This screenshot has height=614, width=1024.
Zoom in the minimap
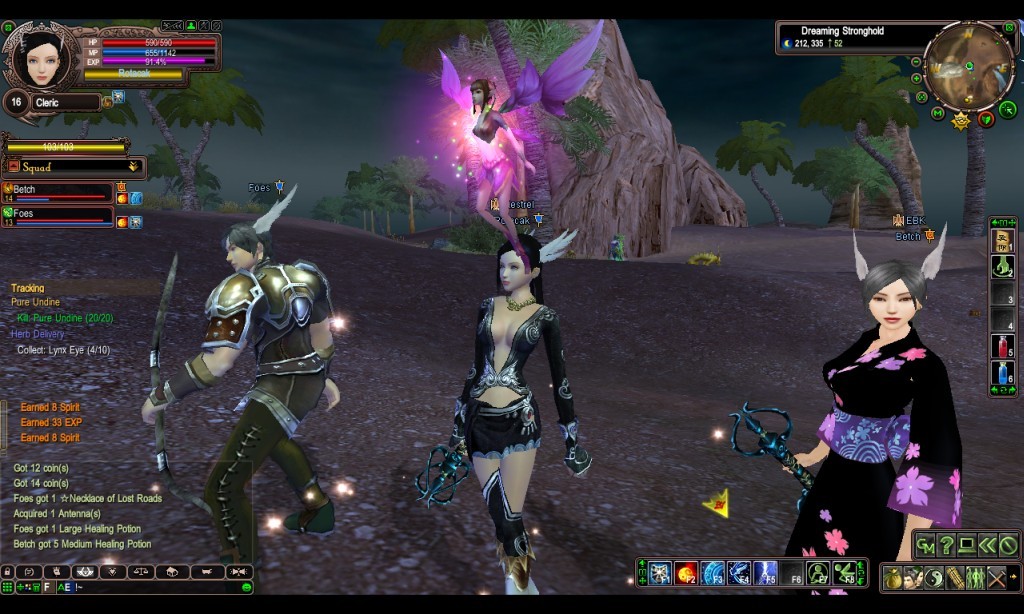[x=916, y=78]
